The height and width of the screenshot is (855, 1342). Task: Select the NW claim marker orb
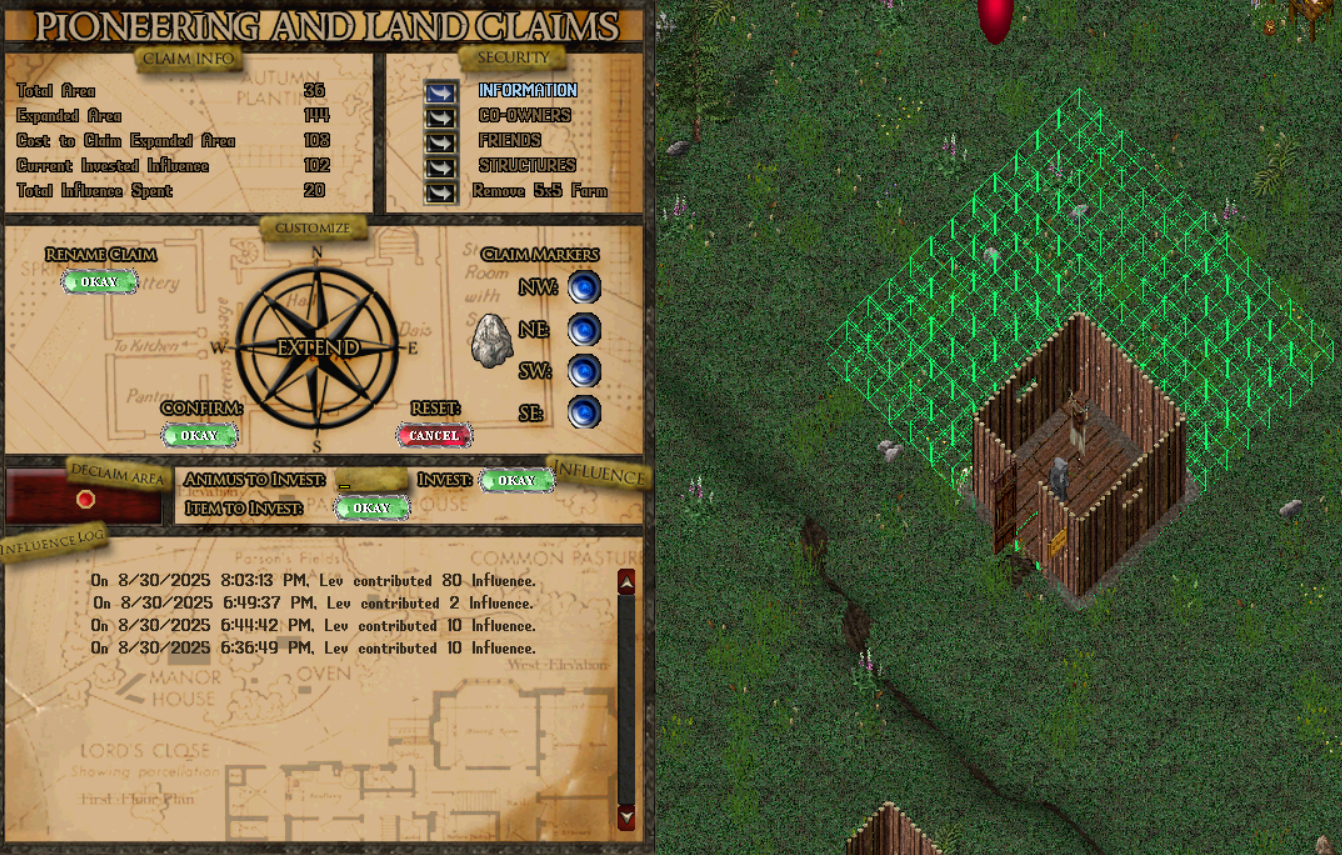point(584,288)
